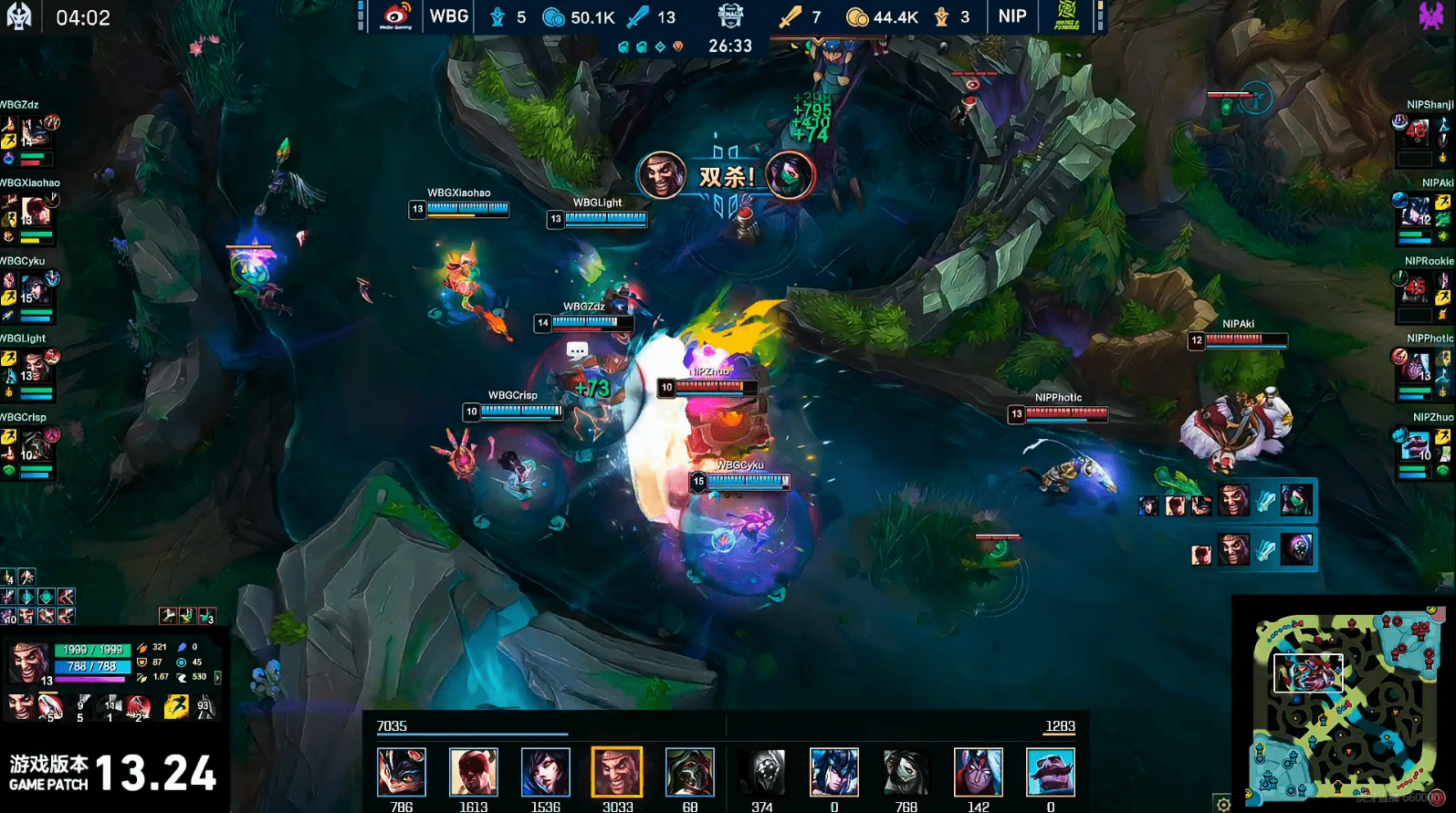Select the Lee Sin portrait in bottom bar
This screenshot has height=813, width=1456.
pos(473,772)
